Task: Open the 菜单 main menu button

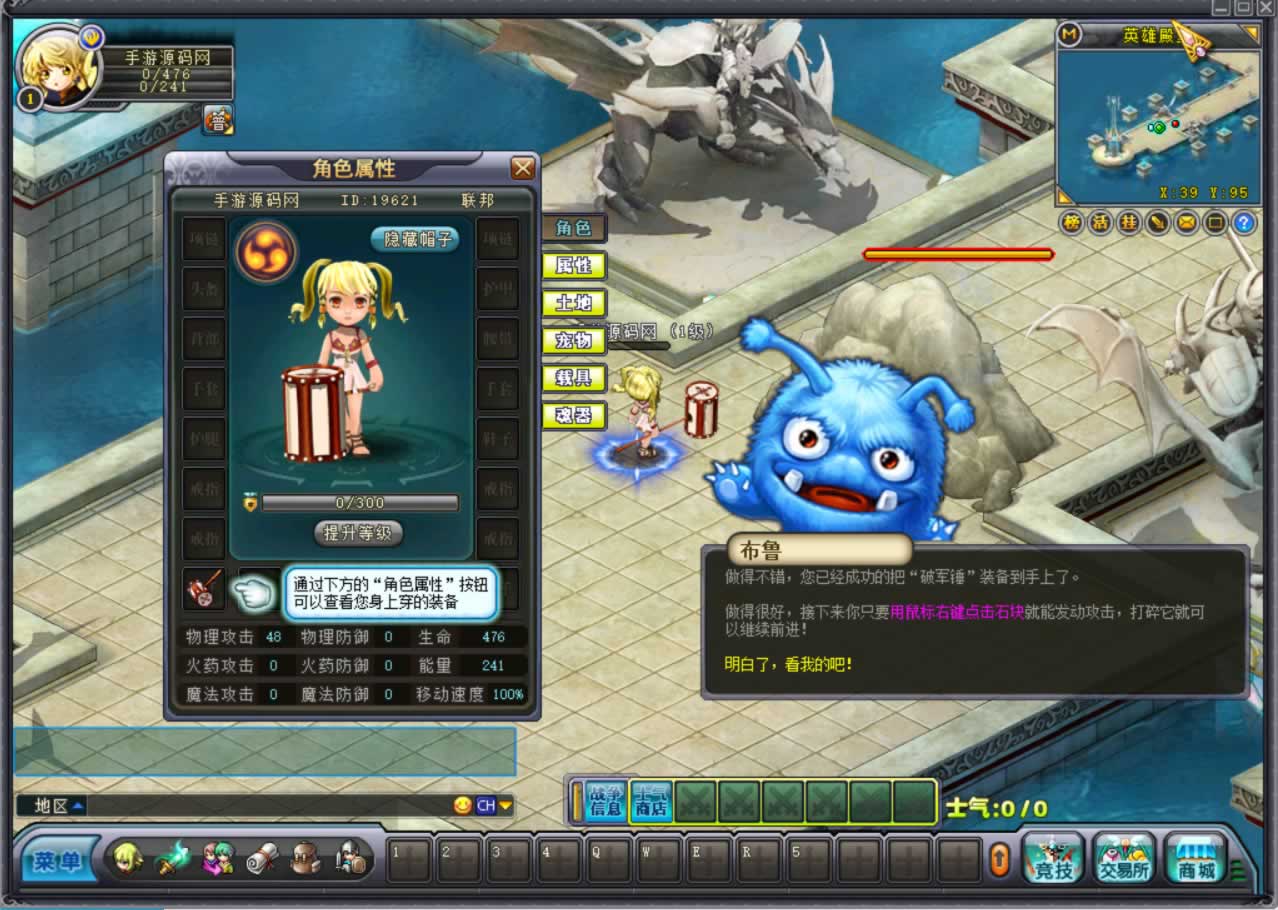Action: click(56, 862)
